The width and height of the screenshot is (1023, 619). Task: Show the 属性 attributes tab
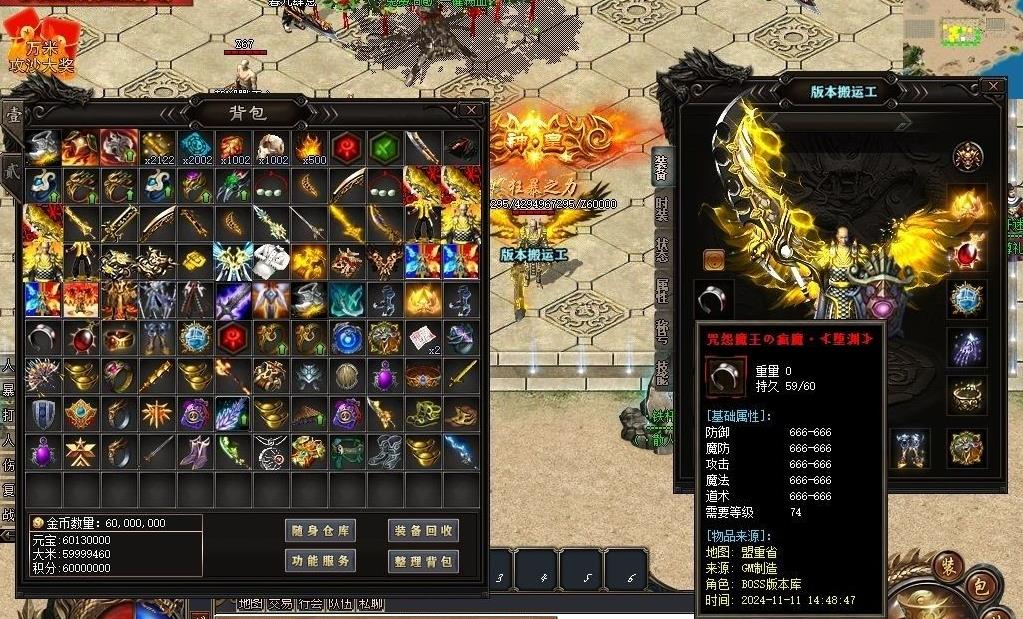662,291
